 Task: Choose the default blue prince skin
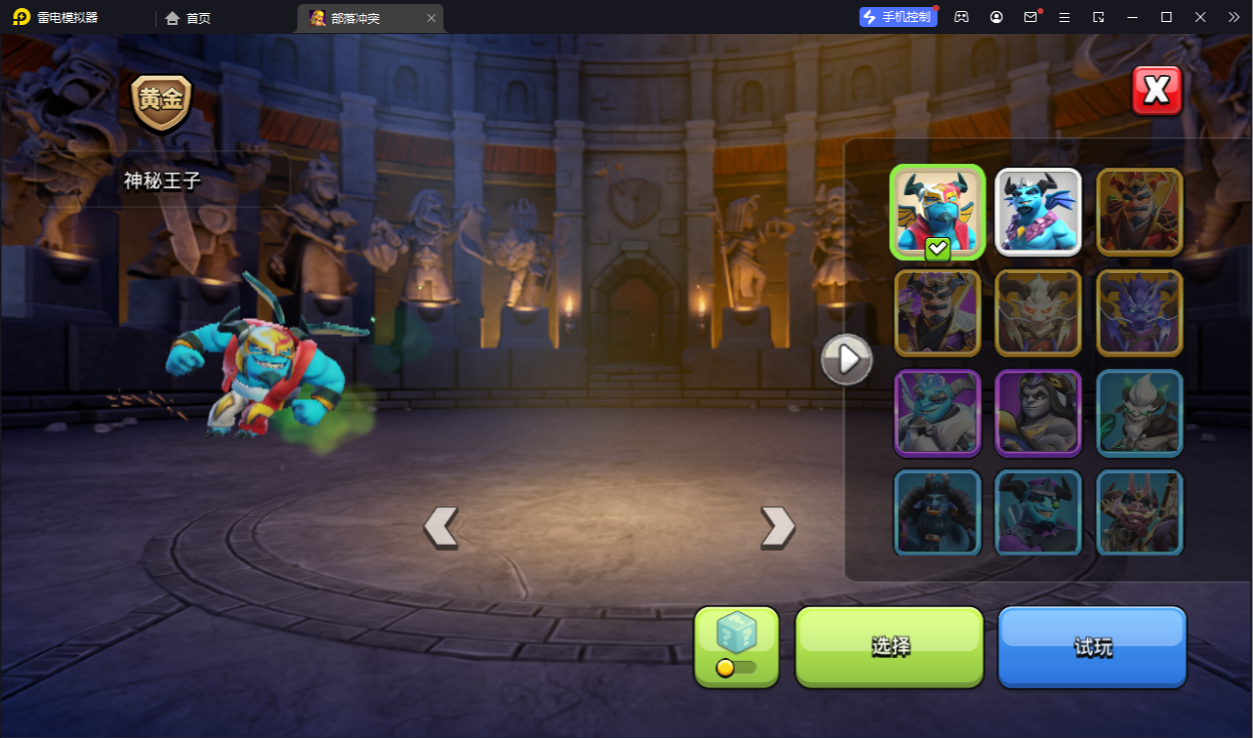(x=1038, y=212)
